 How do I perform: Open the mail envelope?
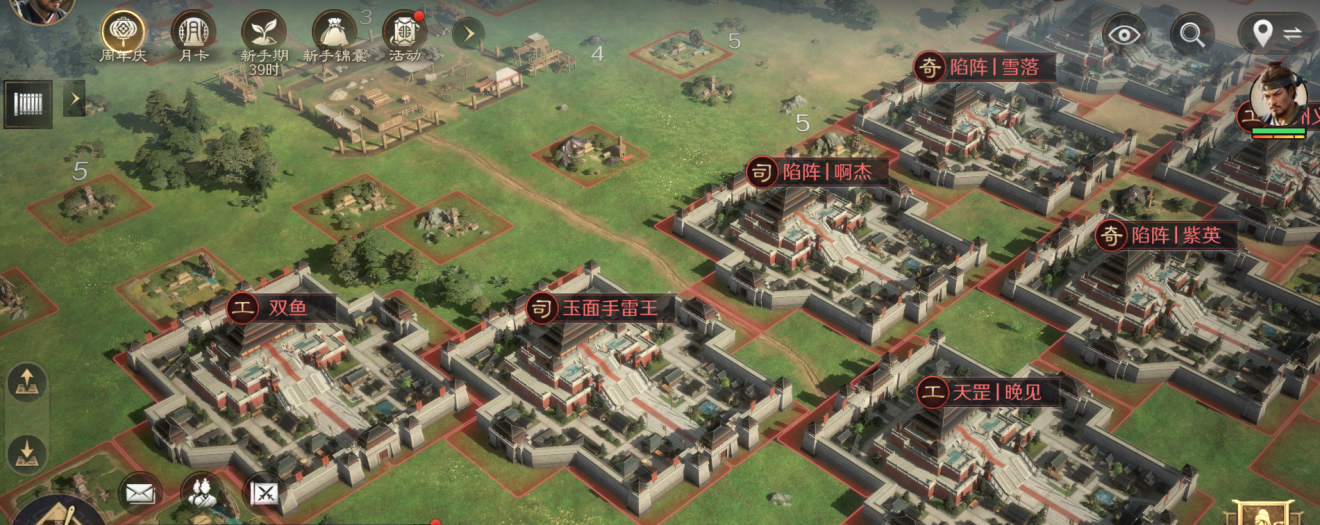(140, 492)
